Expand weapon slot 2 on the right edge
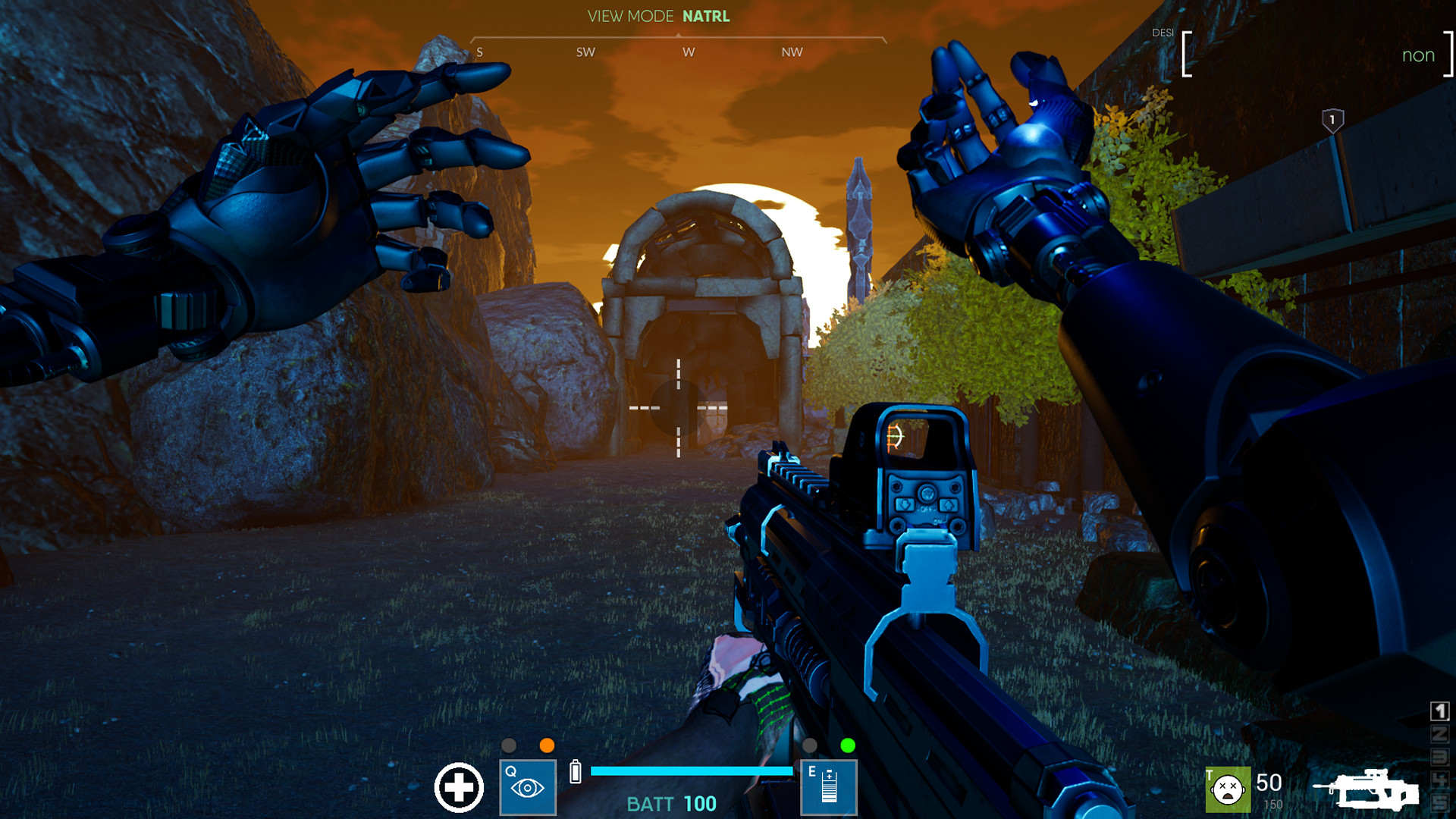 point(1439,733)
